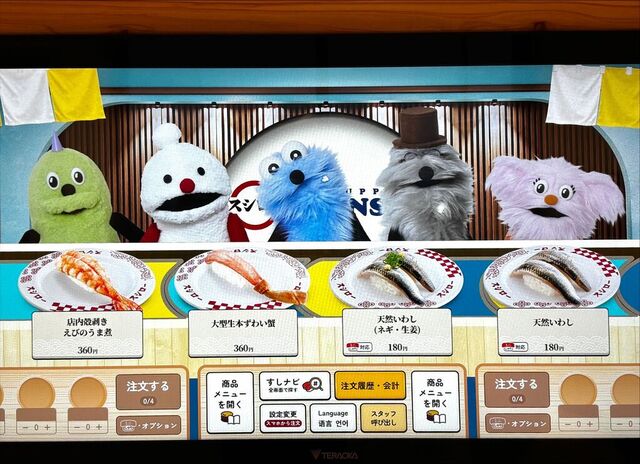Change language with the Language 言語 button
The width and height of the screenshot is (640, 464).
pyautogui.click(x=332, y=418)
